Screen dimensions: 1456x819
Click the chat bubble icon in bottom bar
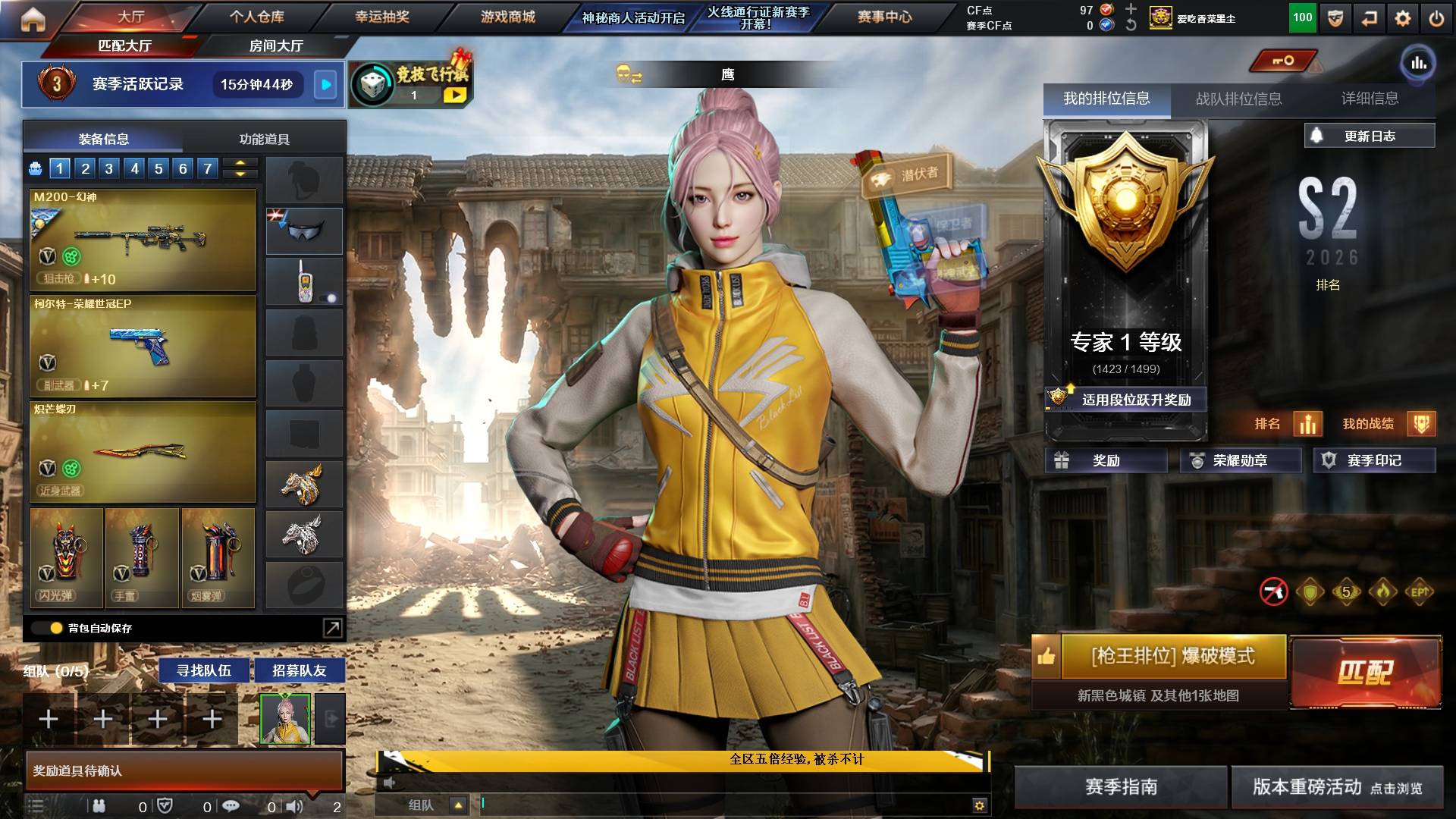click(x=230, y=807)
